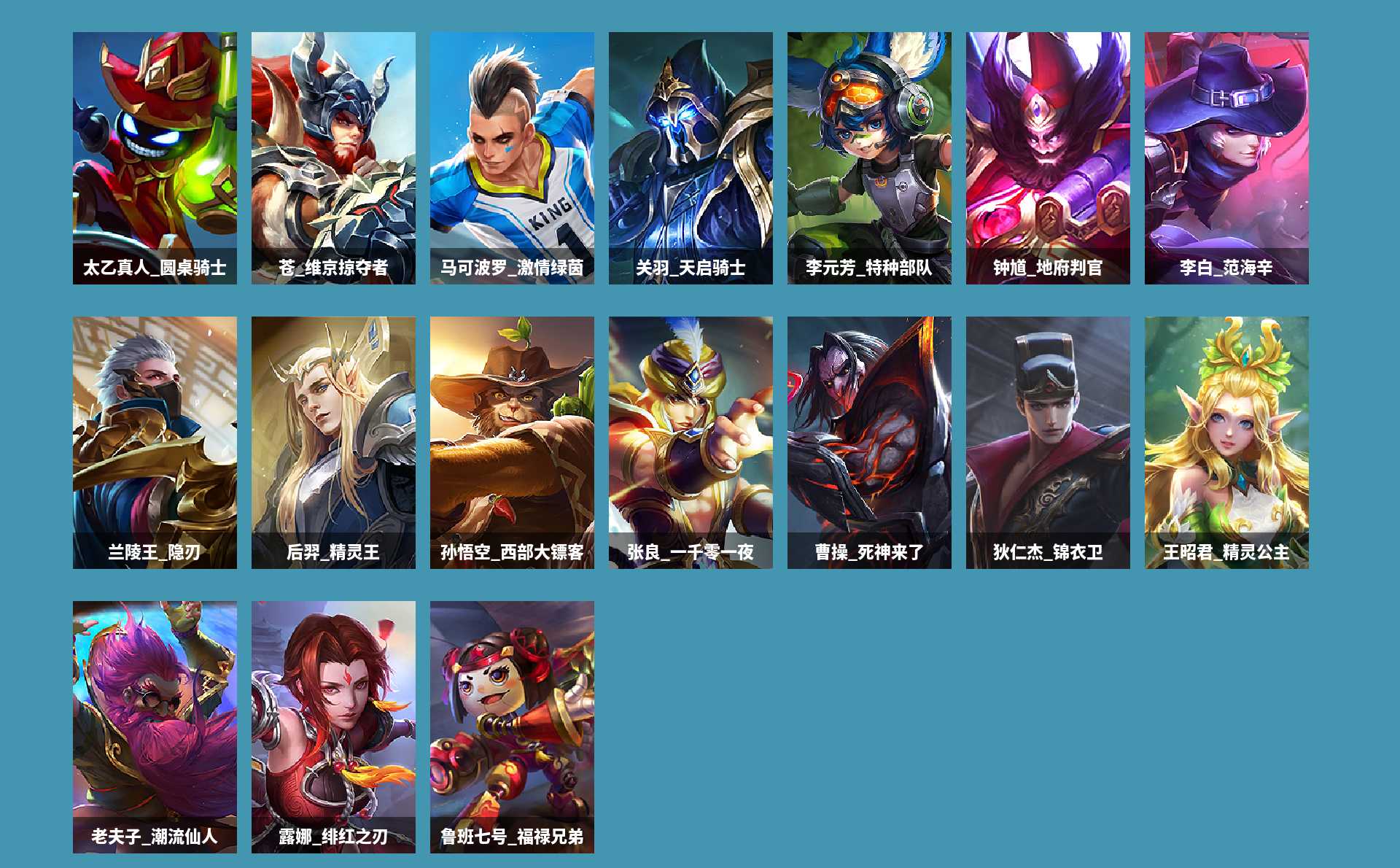Image resolution: width=1400 pixels, height=868 pixels.
Task: Pick the 孙悟空_西部大镖客 skin card
Action: pos(512,442)
